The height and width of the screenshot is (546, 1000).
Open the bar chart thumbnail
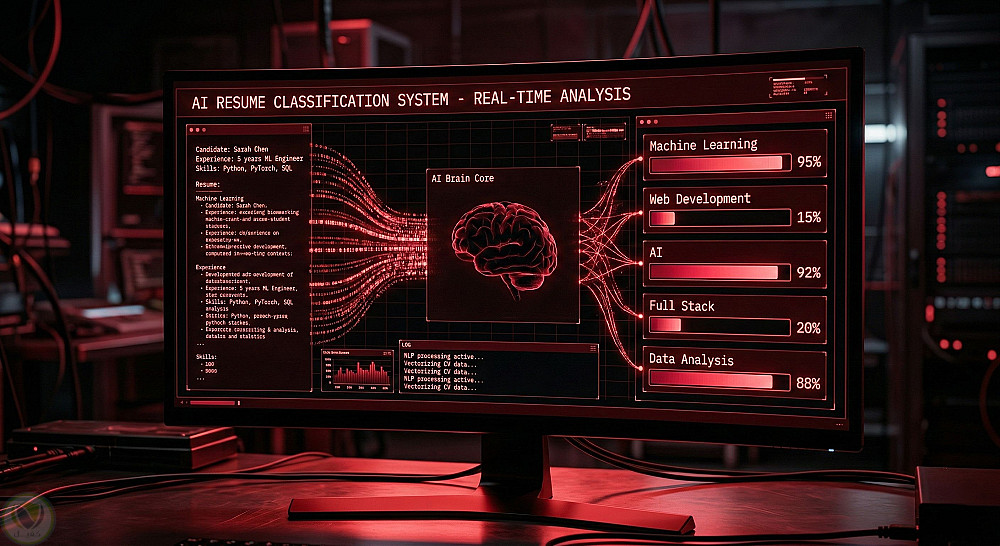point(356,370)
